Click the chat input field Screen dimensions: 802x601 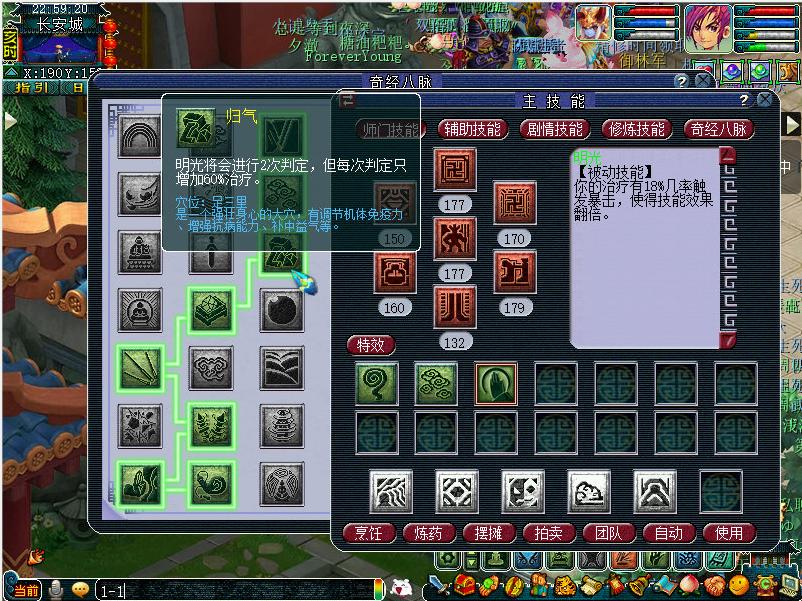click(x=240, y=591)
